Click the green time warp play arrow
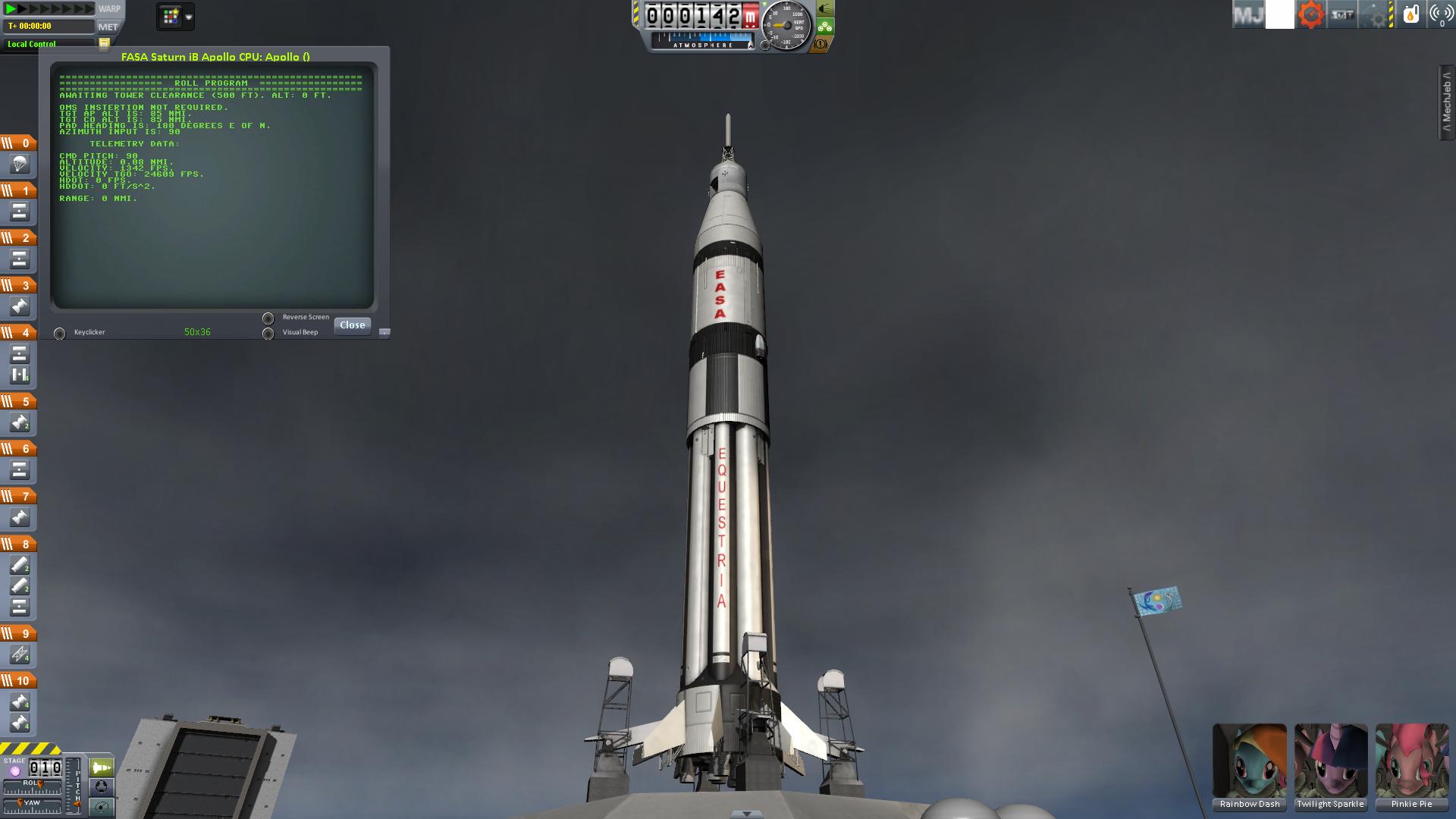This screenshot has height=819, width=1456. (11, 9)
